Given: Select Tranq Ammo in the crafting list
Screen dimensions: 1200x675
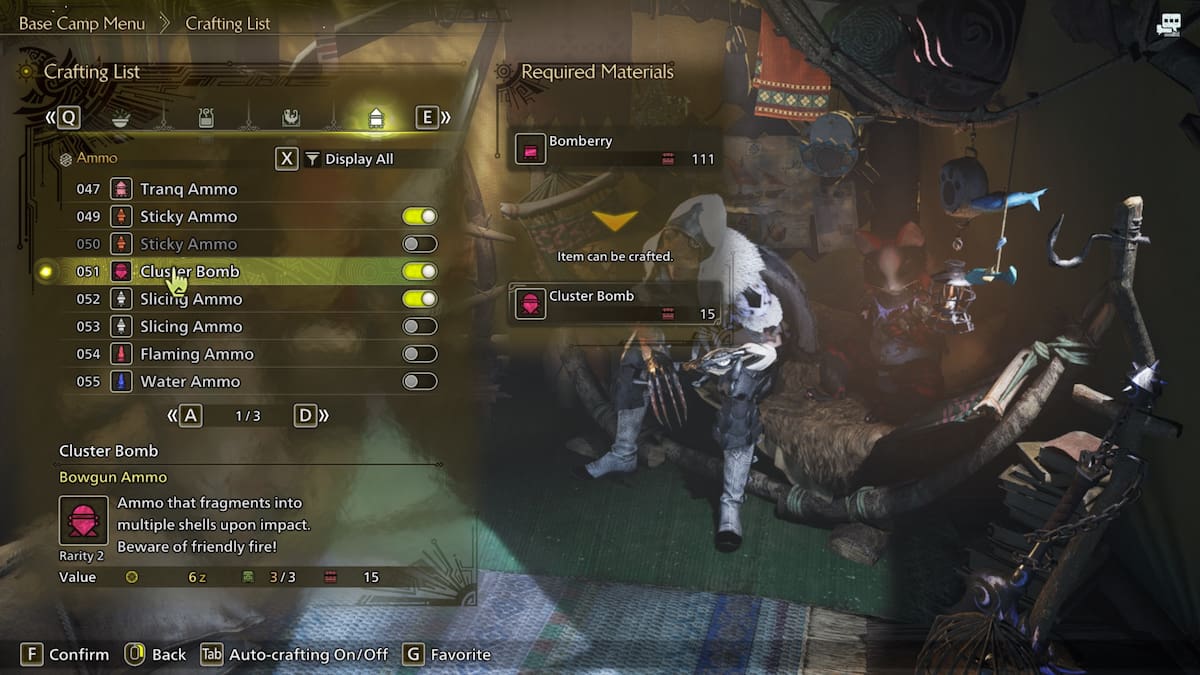Looking at the screenshot, I should [x=188, y=189].
